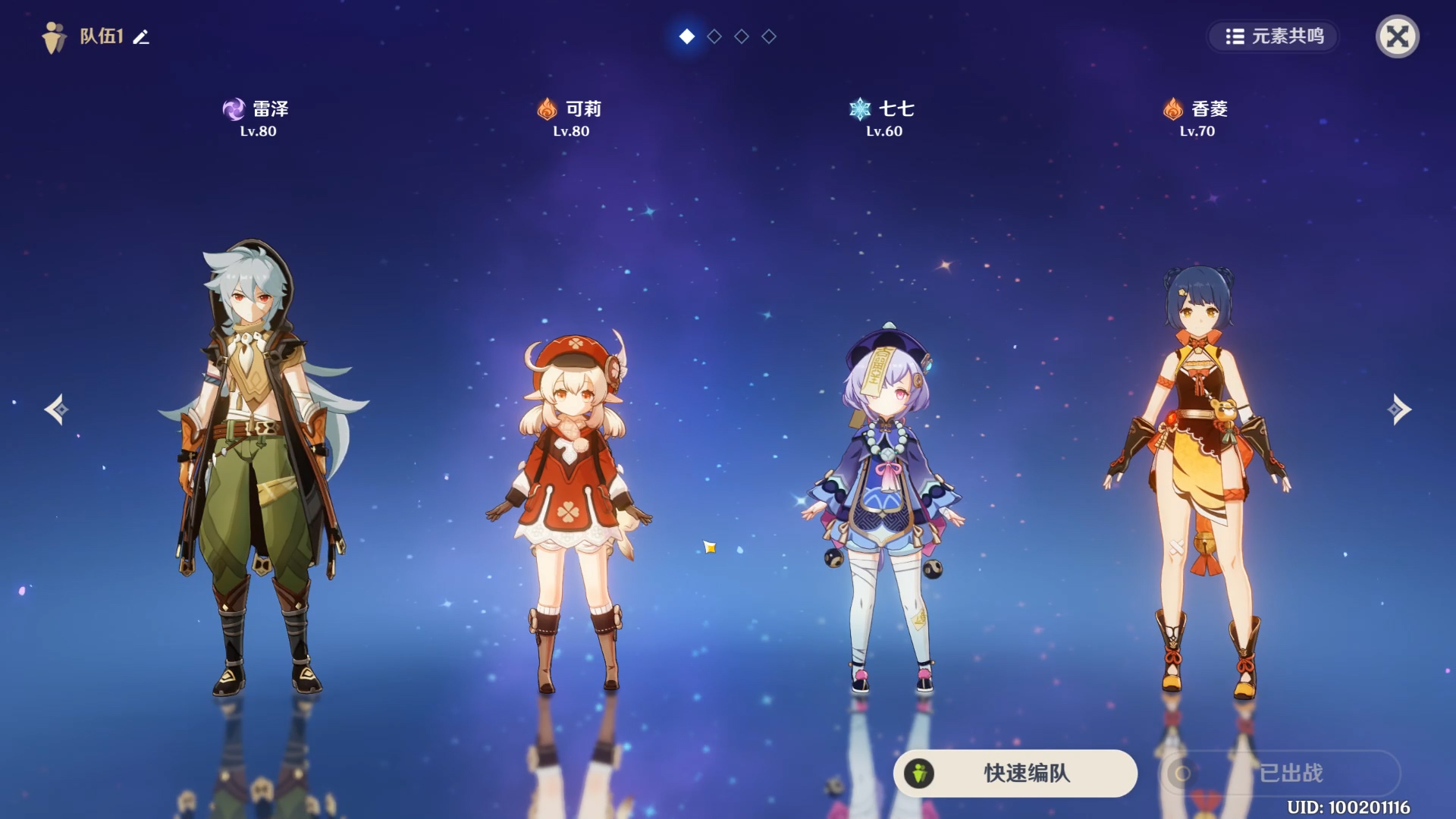Rename the party with the pencil icon
Screen dimensions: 1456x819
[x=141, y=36]
